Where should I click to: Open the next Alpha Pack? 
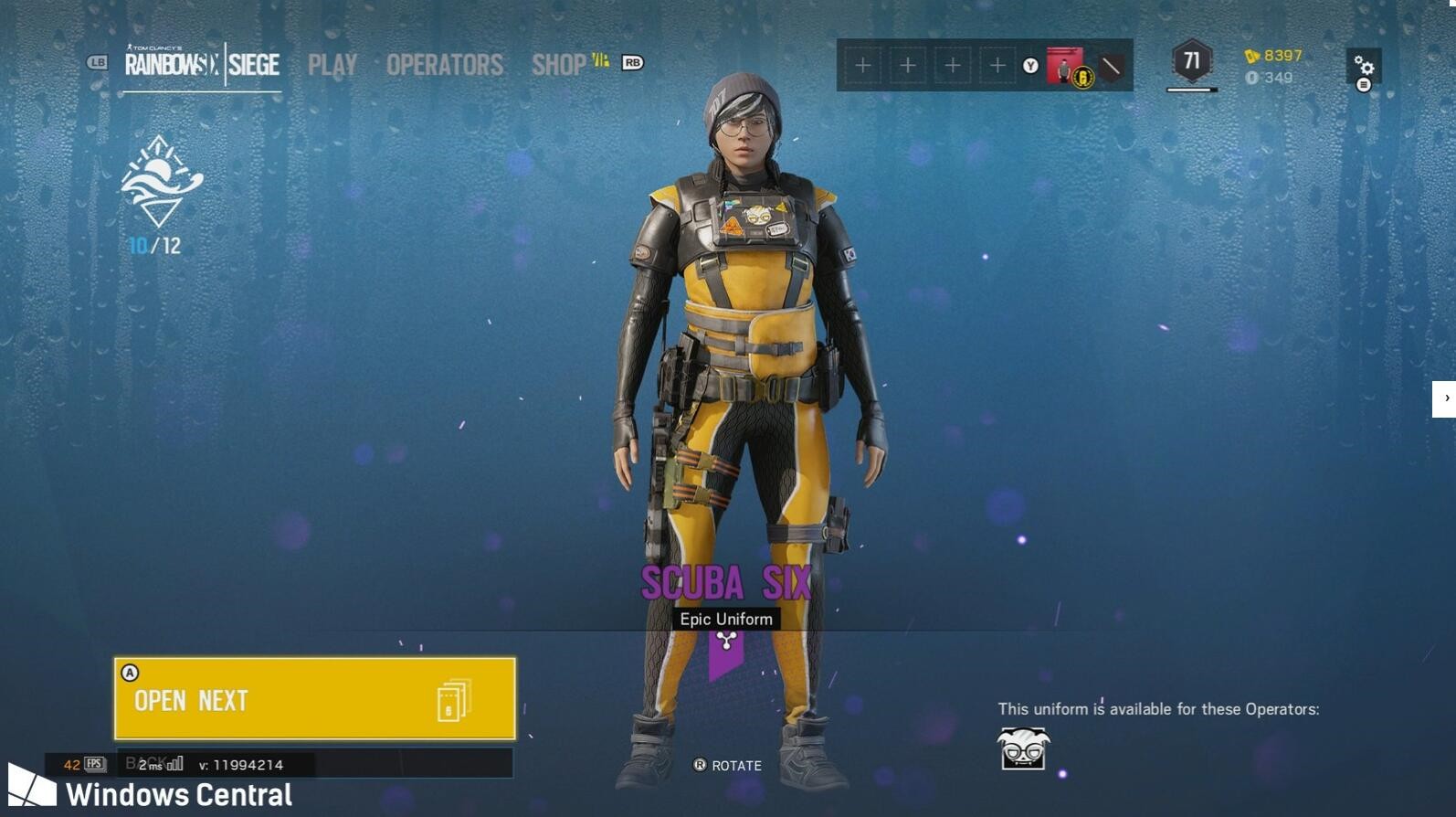(x=314, y=699)
